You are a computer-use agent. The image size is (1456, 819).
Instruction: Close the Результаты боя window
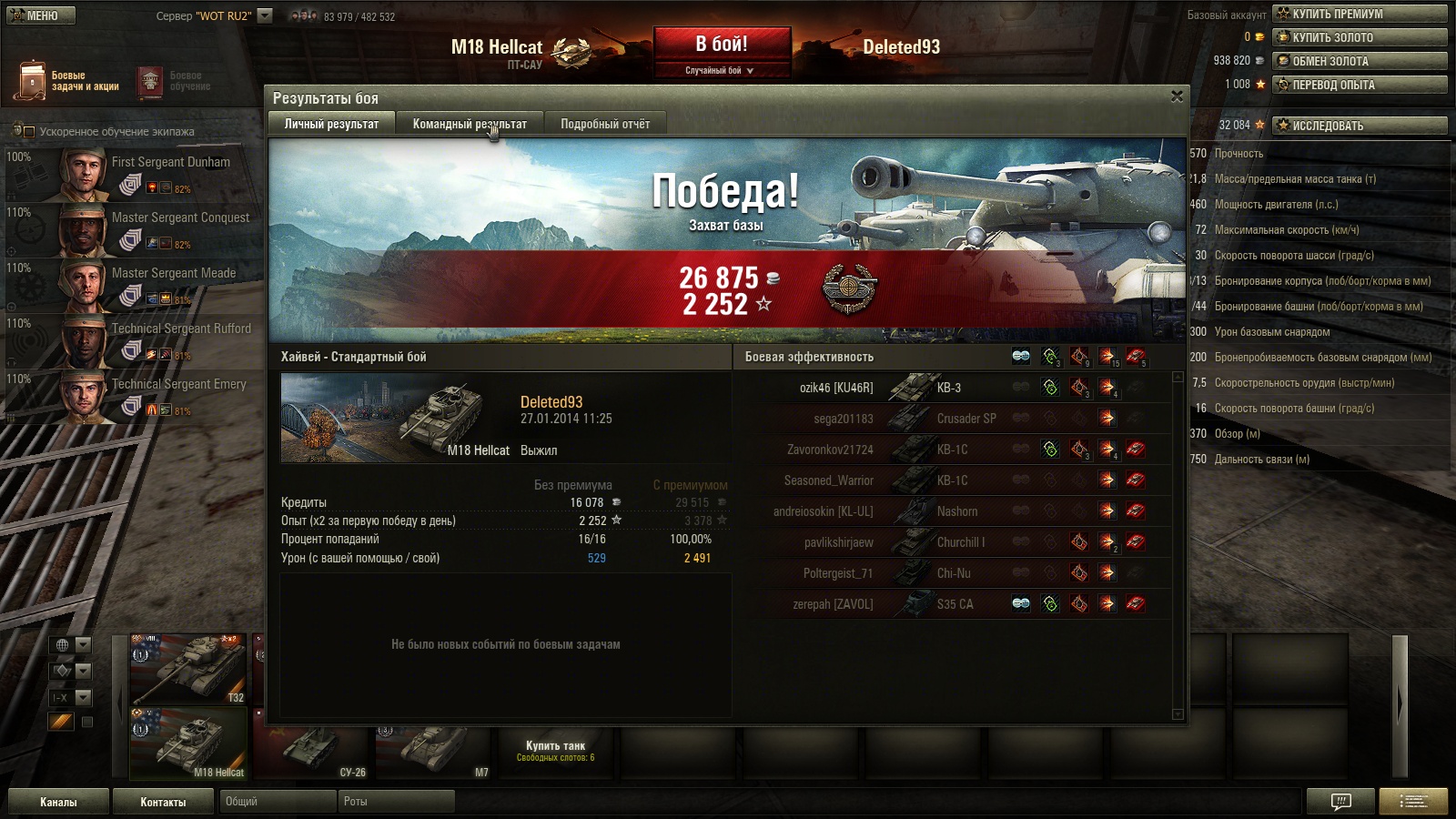(1177, 96)
